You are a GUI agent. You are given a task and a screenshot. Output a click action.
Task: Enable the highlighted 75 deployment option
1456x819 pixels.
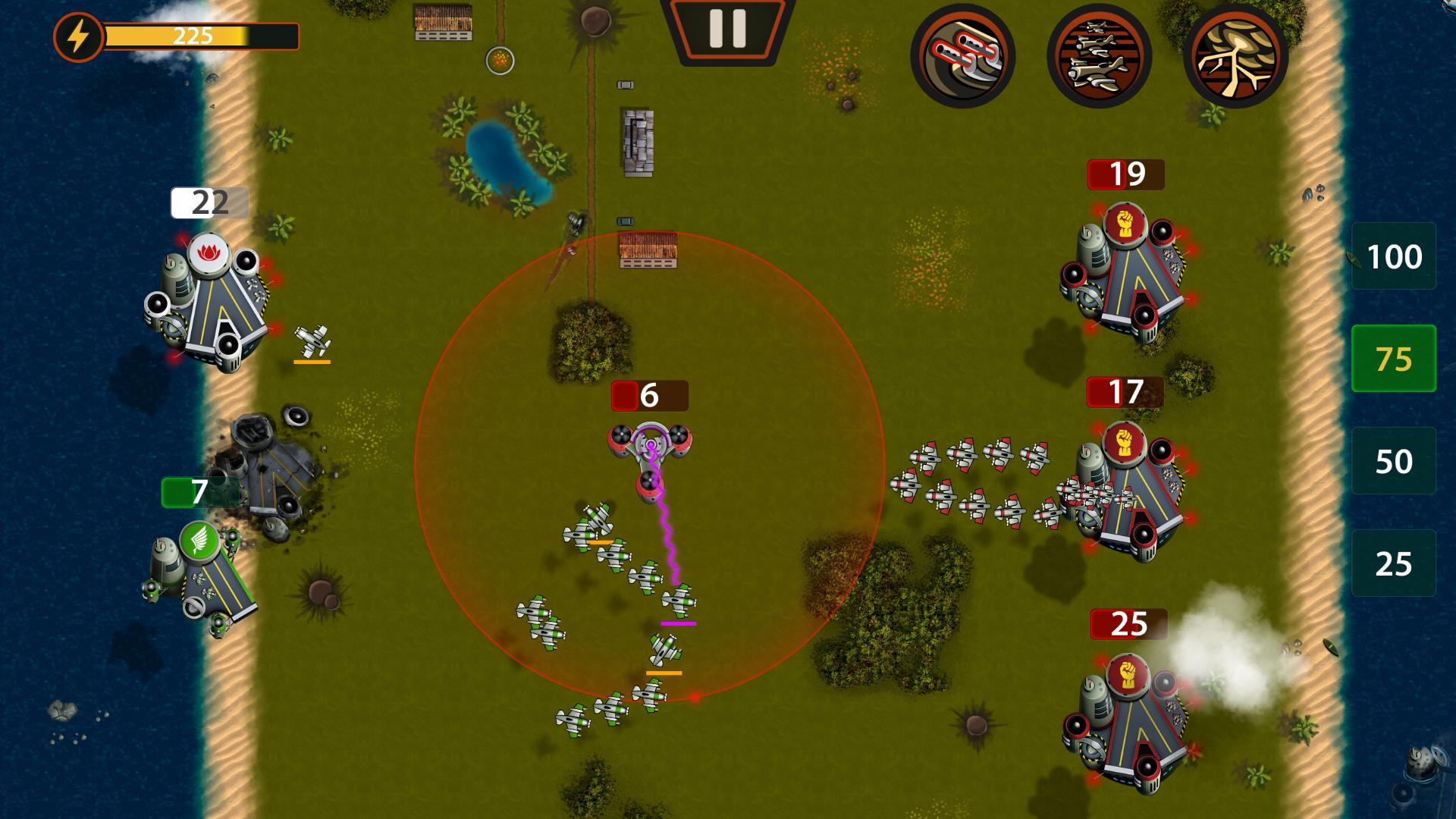tap(1394, 358)
